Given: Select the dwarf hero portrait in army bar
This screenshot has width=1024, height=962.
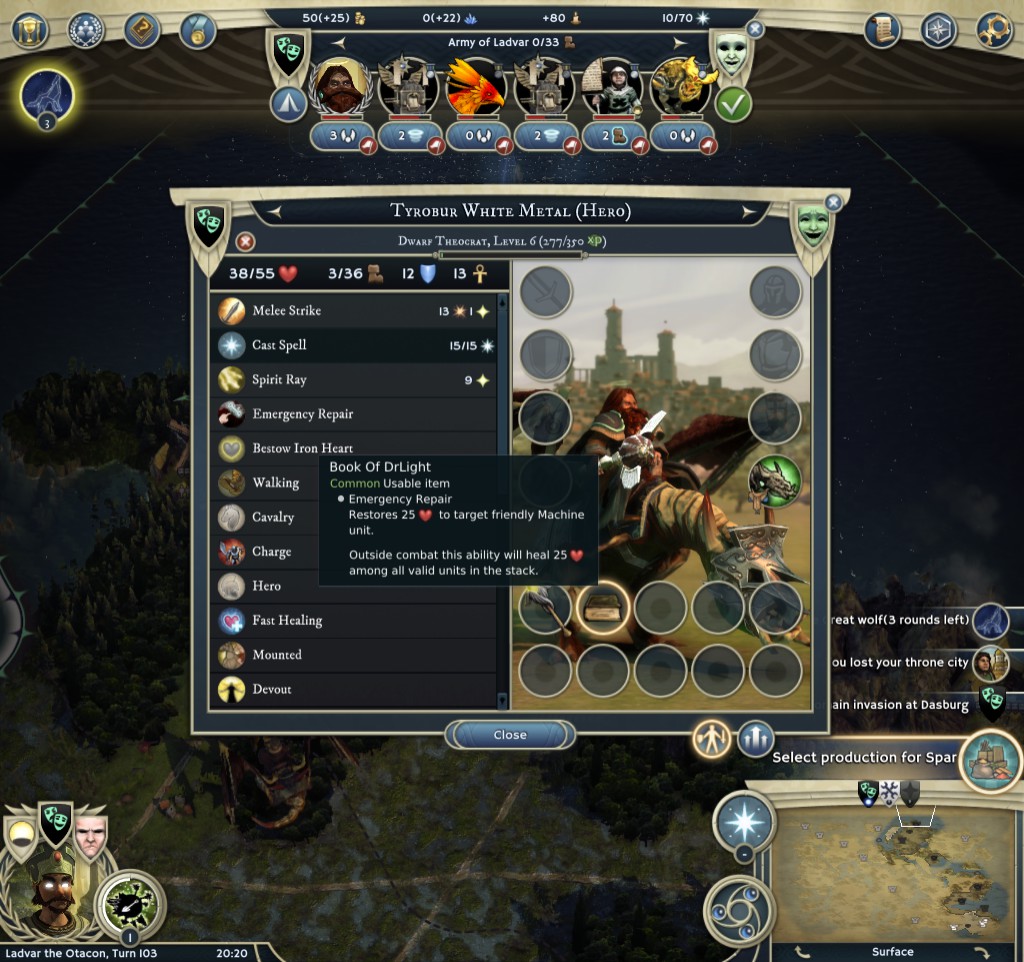Looking at the screenshot, I should click(341, 87).
